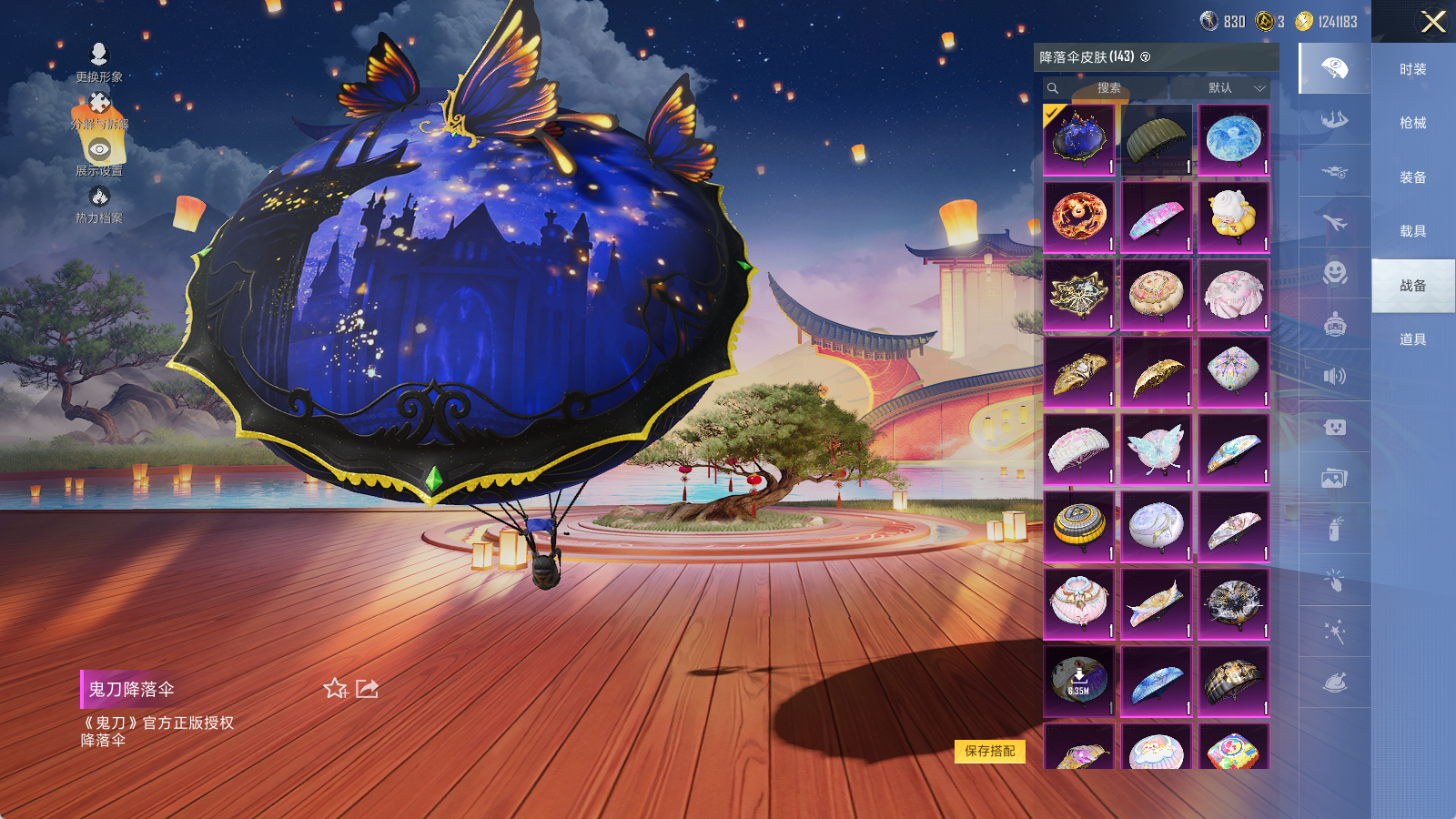The height and width of the screenshot is (819, 1456).
Task: Open the 枪械 firearms tab
Action: pos(1412,123)
